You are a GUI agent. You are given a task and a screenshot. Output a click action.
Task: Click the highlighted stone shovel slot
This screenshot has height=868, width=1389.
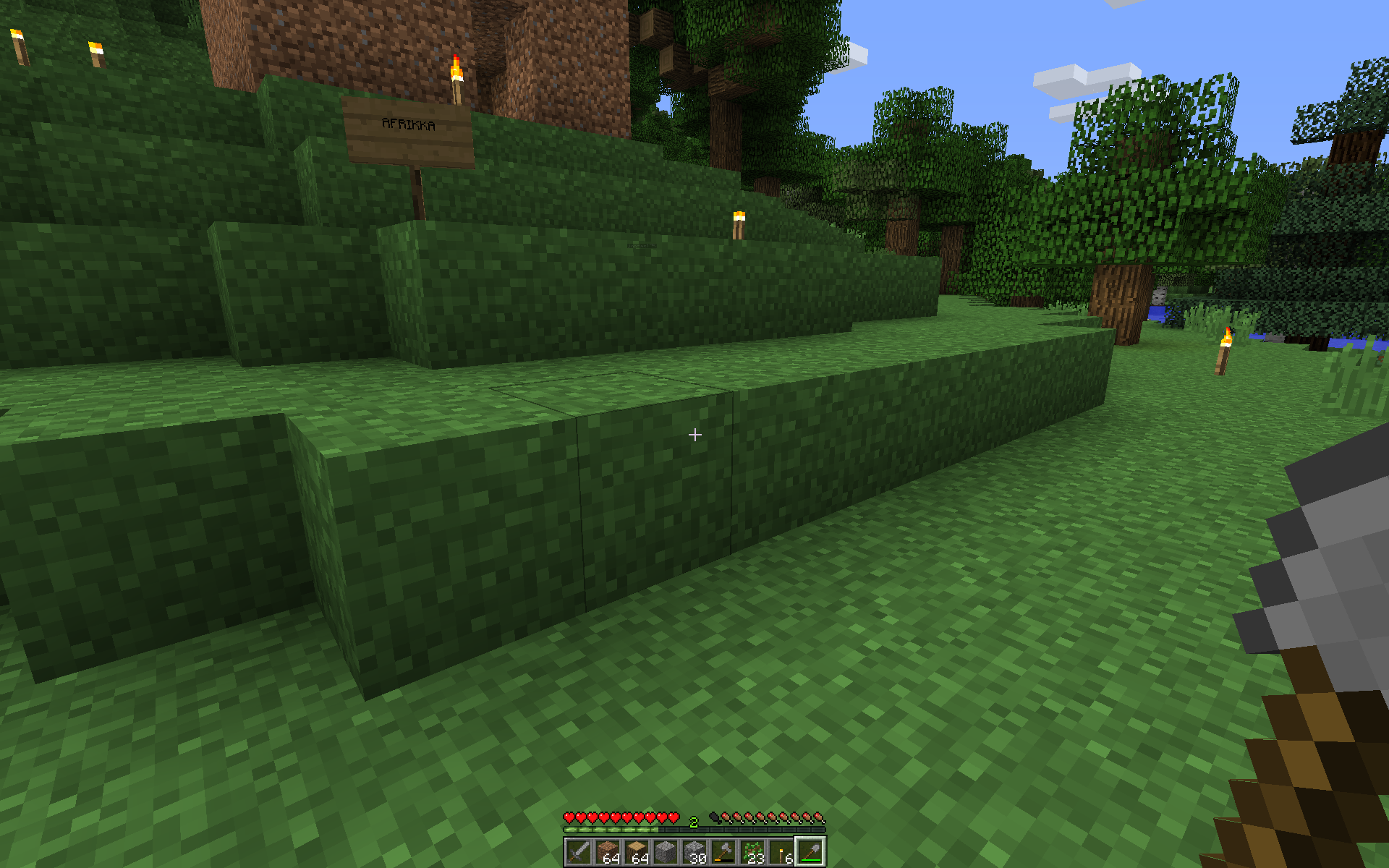[x=810, y=852]
